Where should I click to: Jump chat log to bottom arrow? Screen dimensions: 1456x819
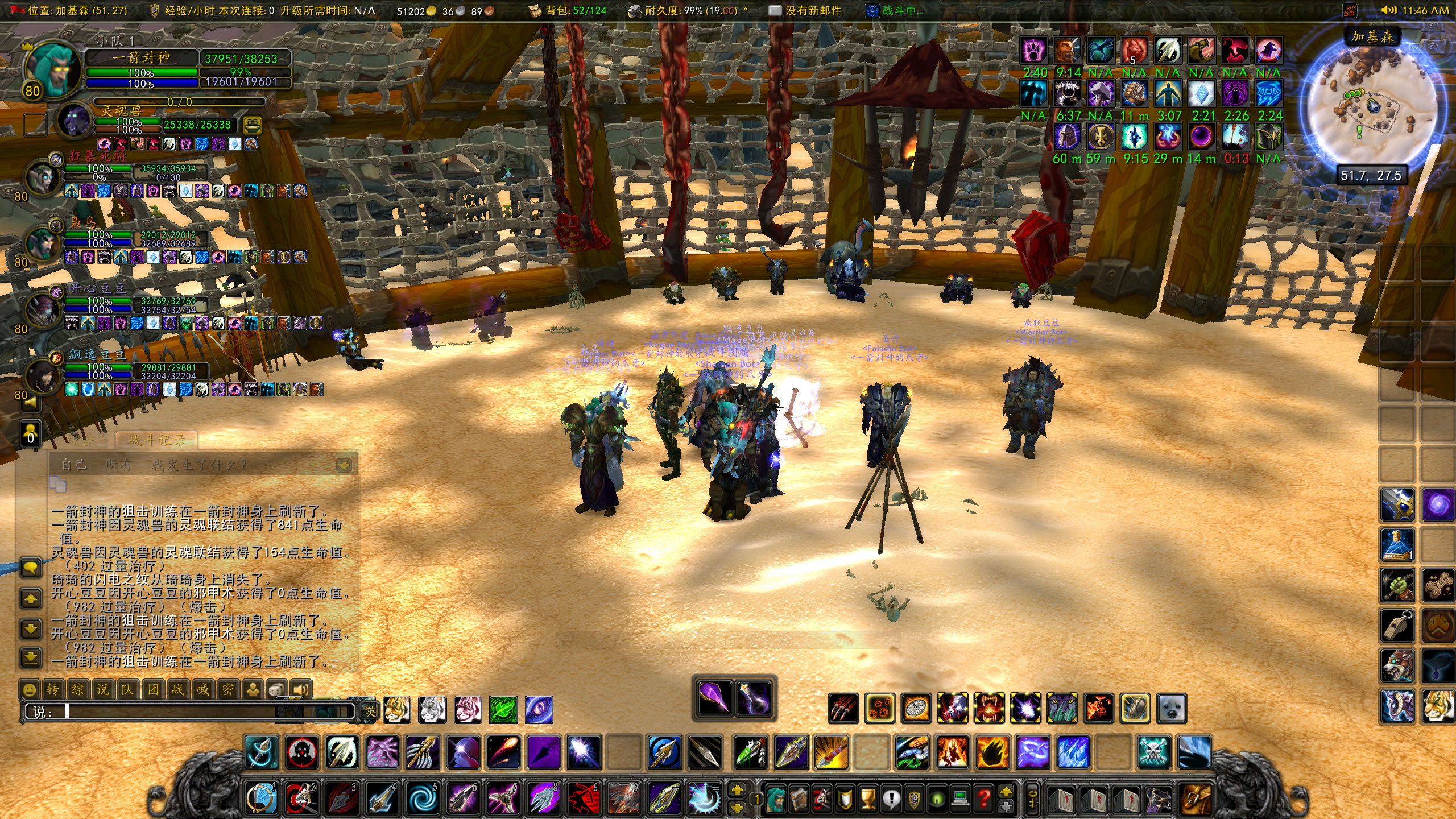click(x=31, y=658)
